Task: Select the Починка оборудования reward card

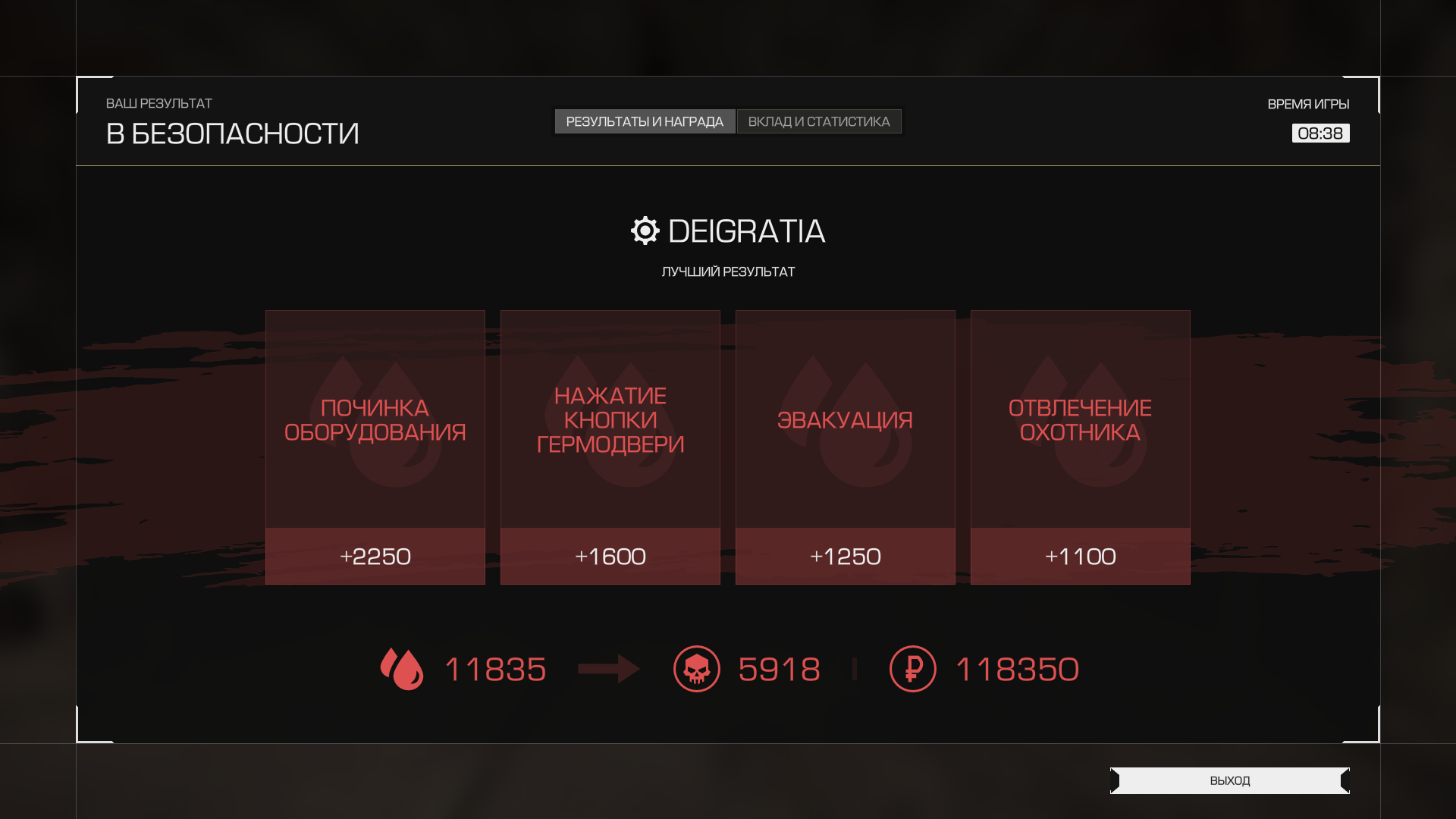Action: 375,447
